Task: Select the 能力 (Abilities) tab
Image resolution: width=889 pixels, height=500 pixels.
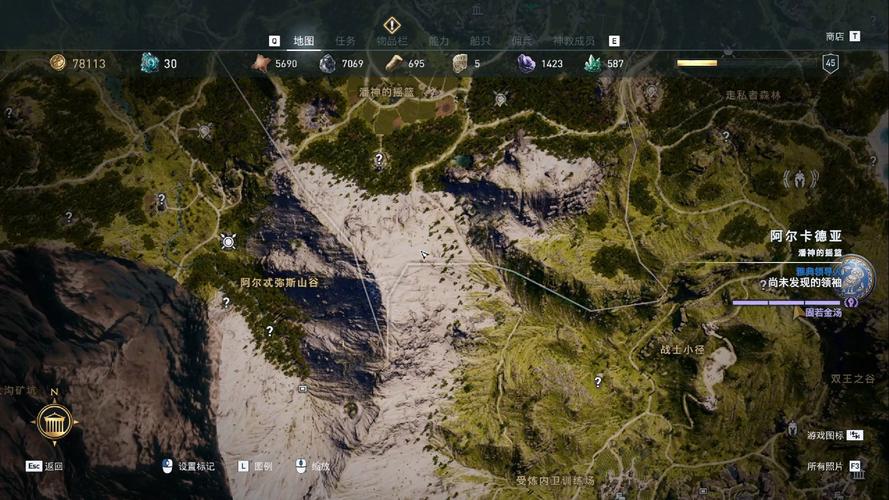Action: 439,41
